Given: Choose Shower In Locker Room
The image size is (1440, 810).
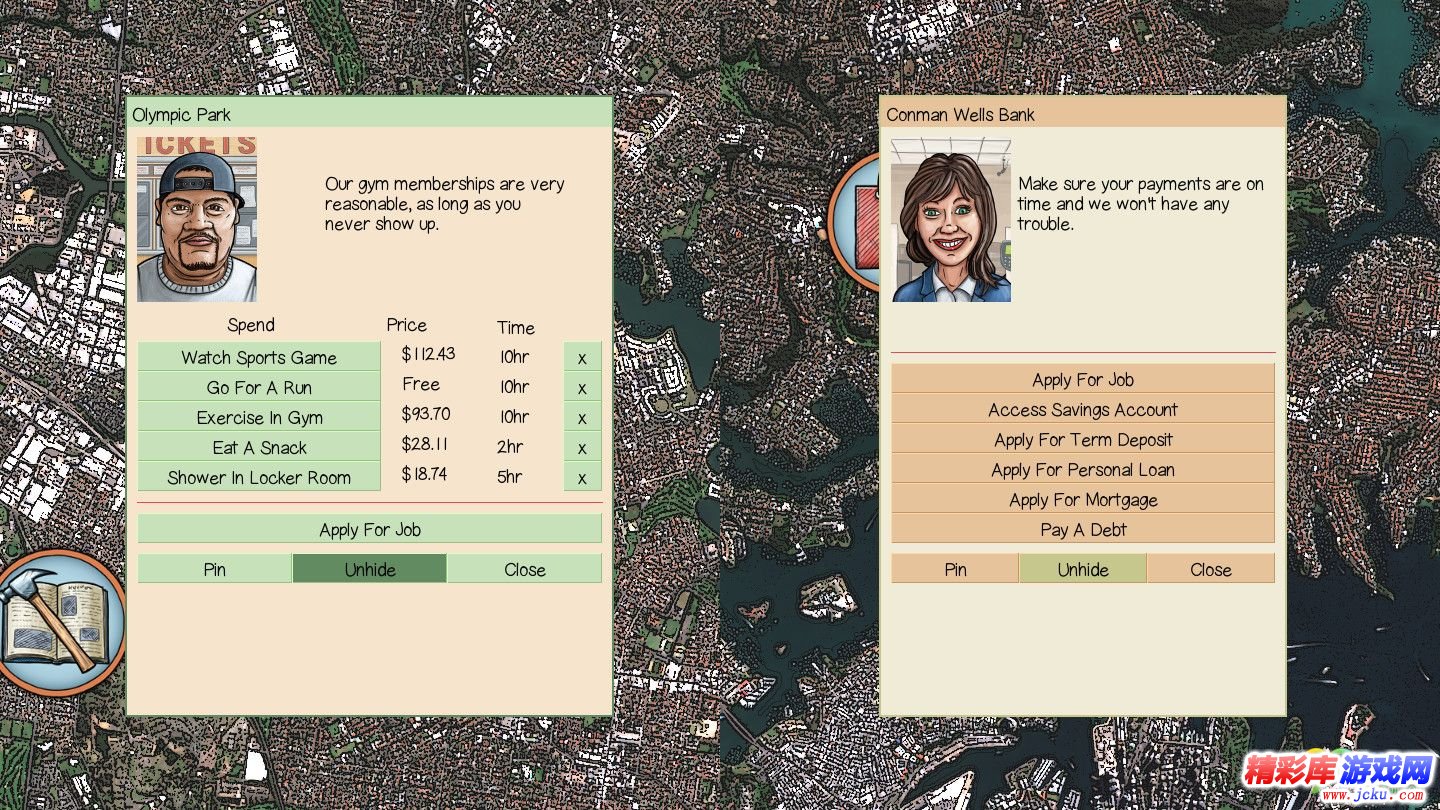Looking at the screenshot, I should (259, 477).
